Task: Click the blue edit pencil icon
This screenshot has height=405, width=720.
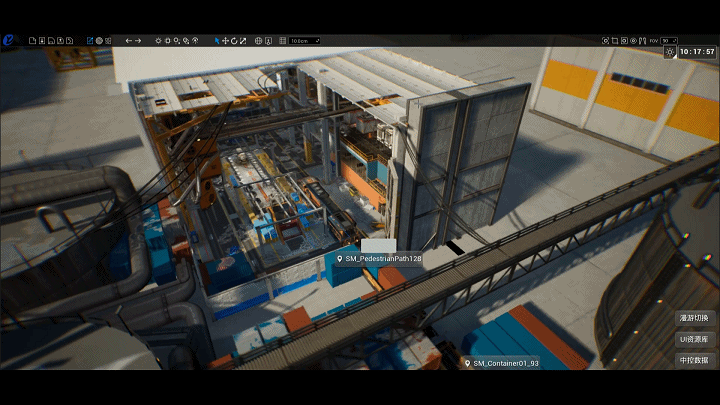Action: 90,41
